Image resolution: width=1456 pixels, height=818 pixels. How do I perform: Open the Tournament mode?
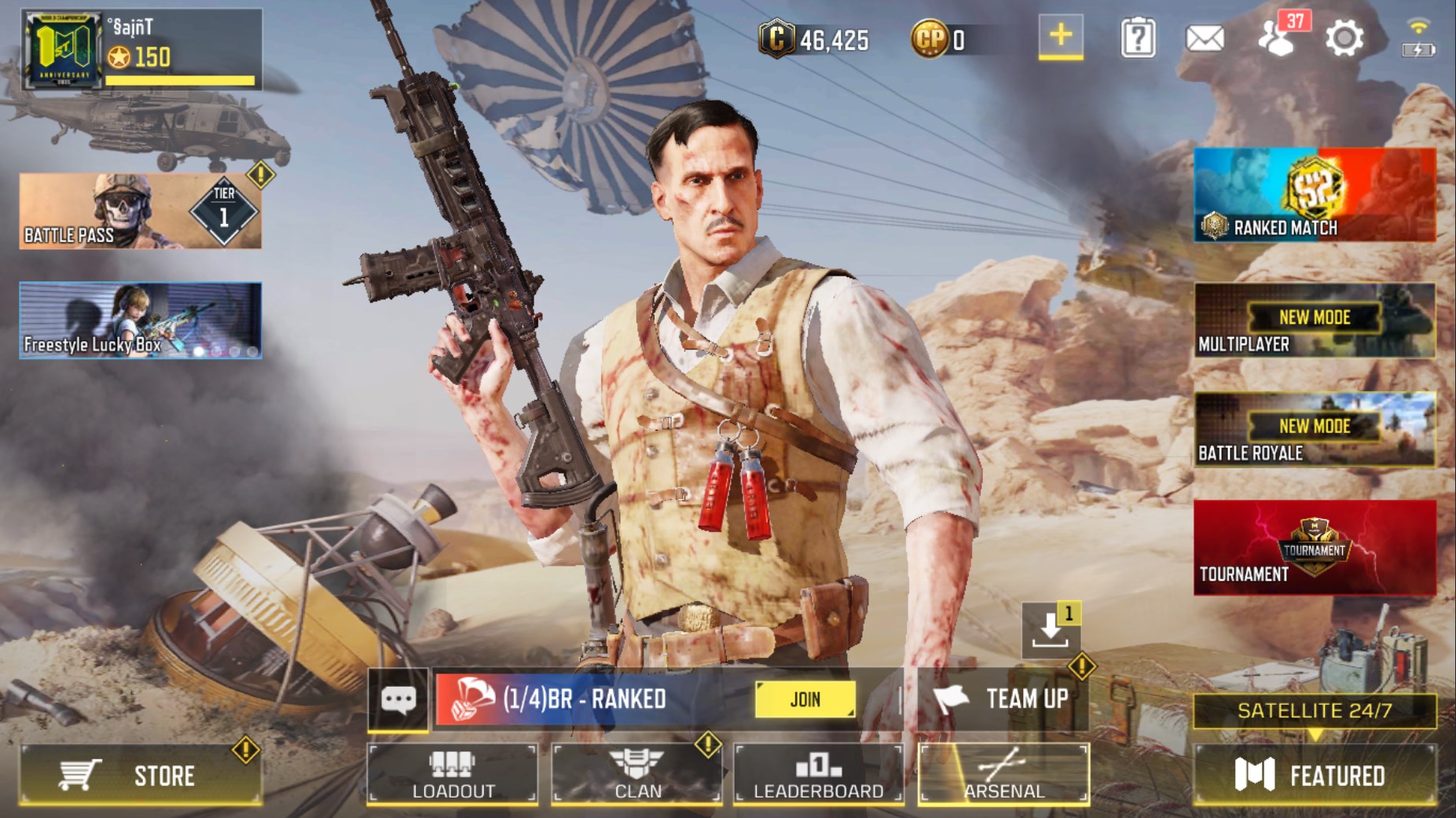pos(1314,548)
